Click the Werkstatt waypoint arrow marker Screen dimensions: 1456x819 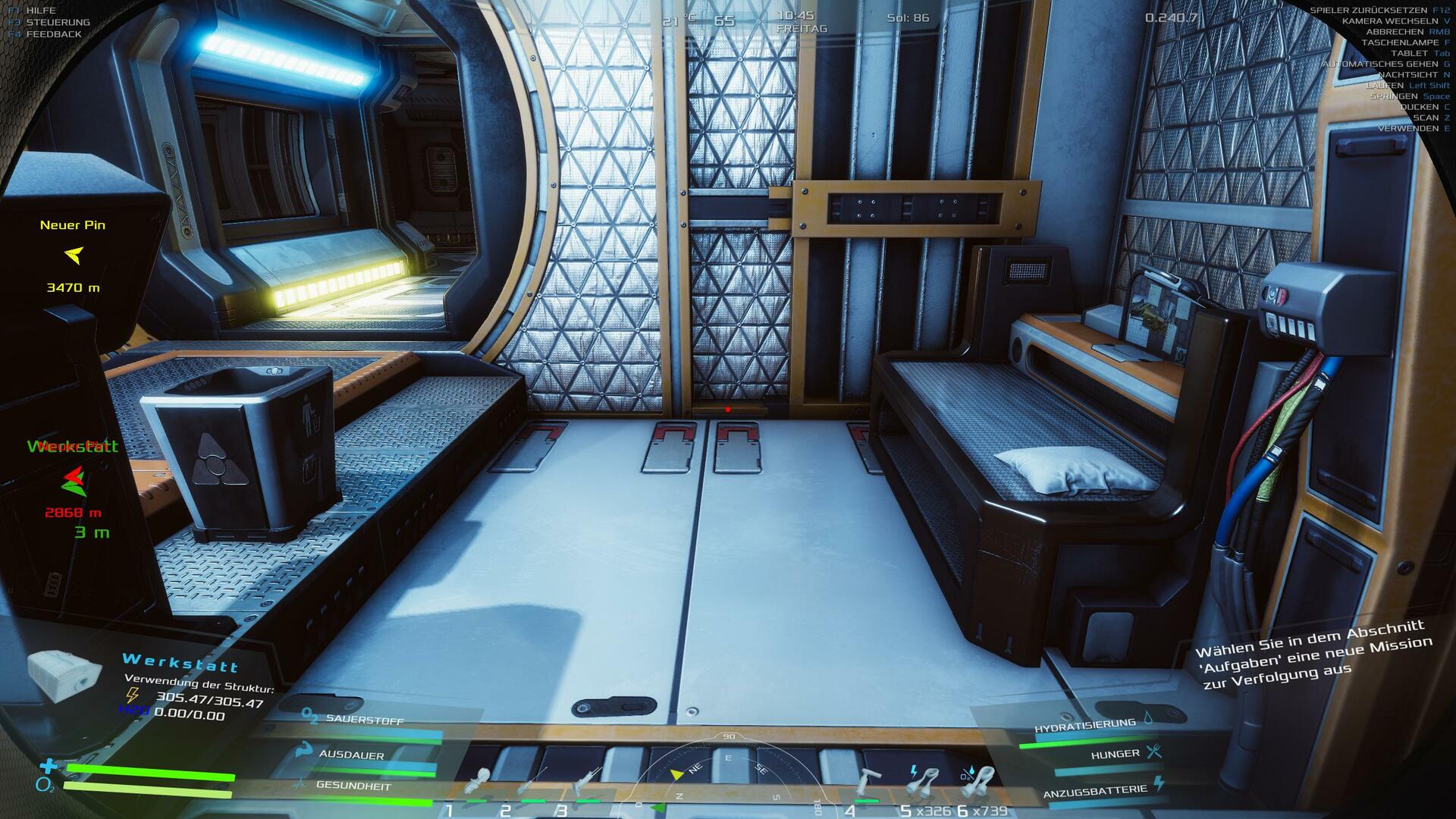pos(74,480)
